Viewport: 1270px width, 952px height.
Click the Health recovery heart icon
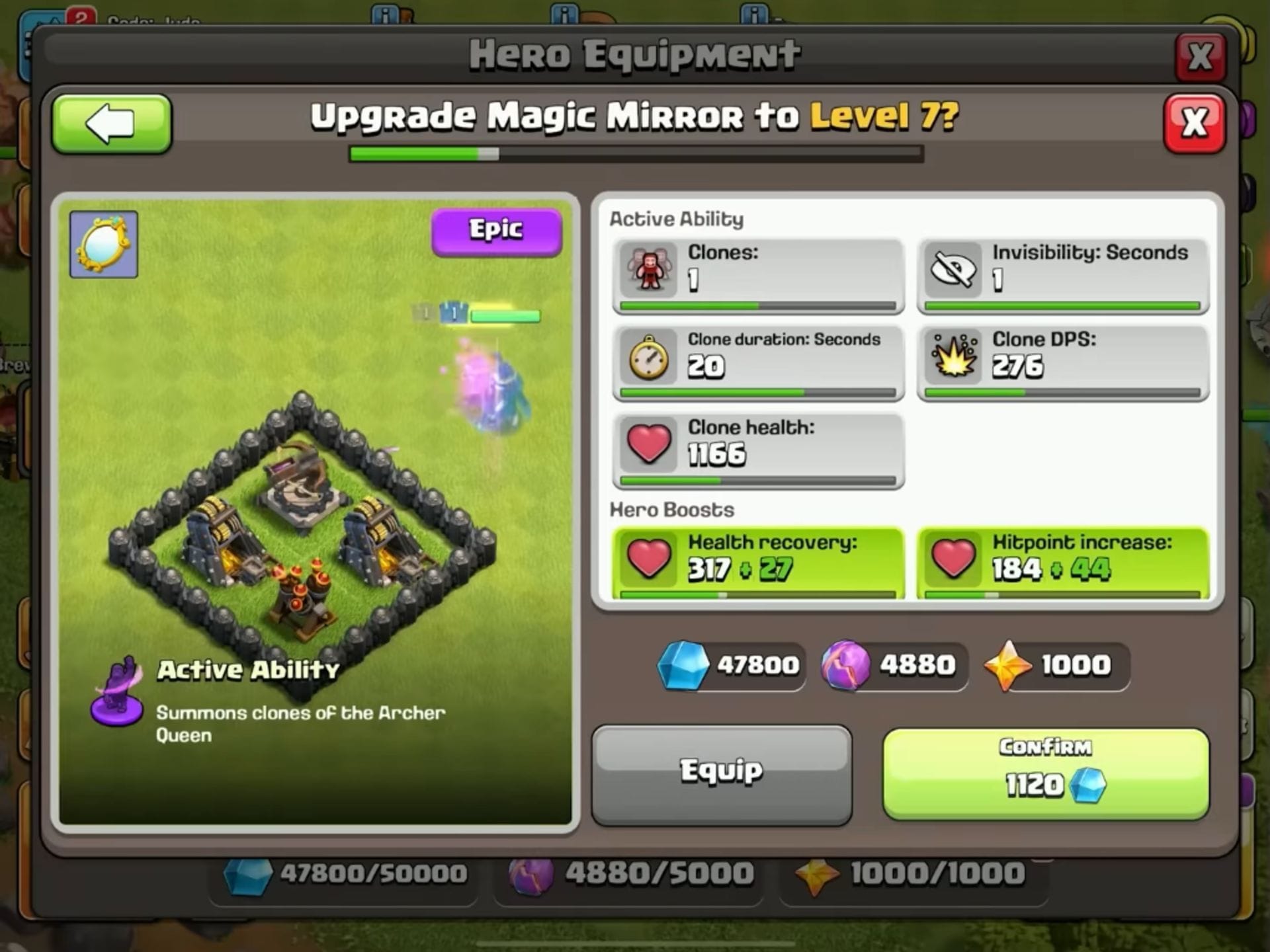(x=648, y=559)
